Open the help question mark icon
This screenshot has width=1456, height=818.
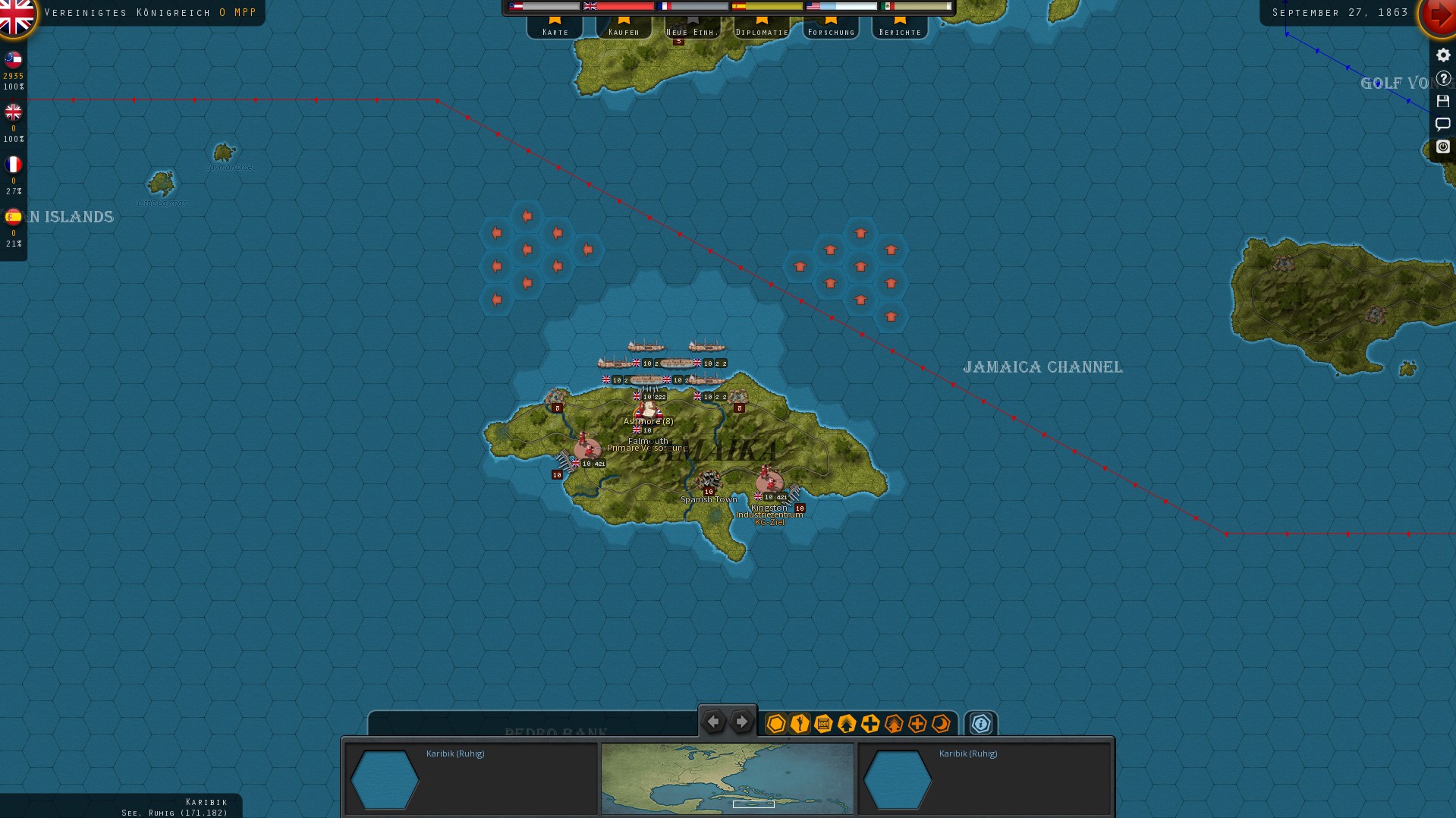(1442, 78)
